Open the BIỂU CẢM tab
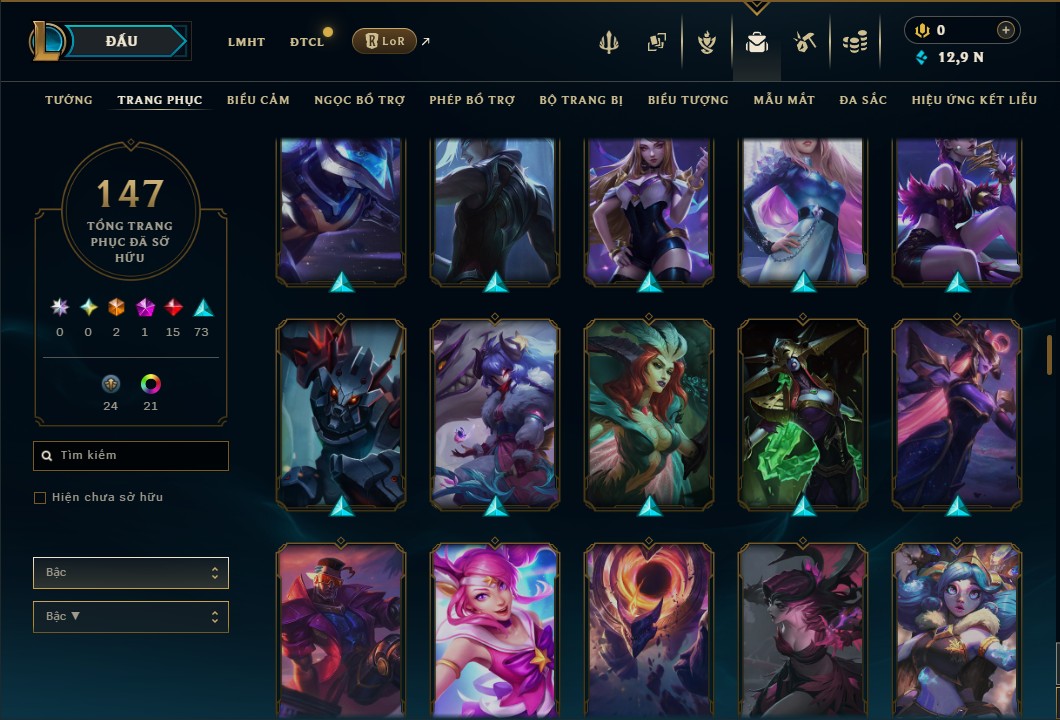Image resolution: width=1060 pixels, height=720 pixels. point(258,100)
